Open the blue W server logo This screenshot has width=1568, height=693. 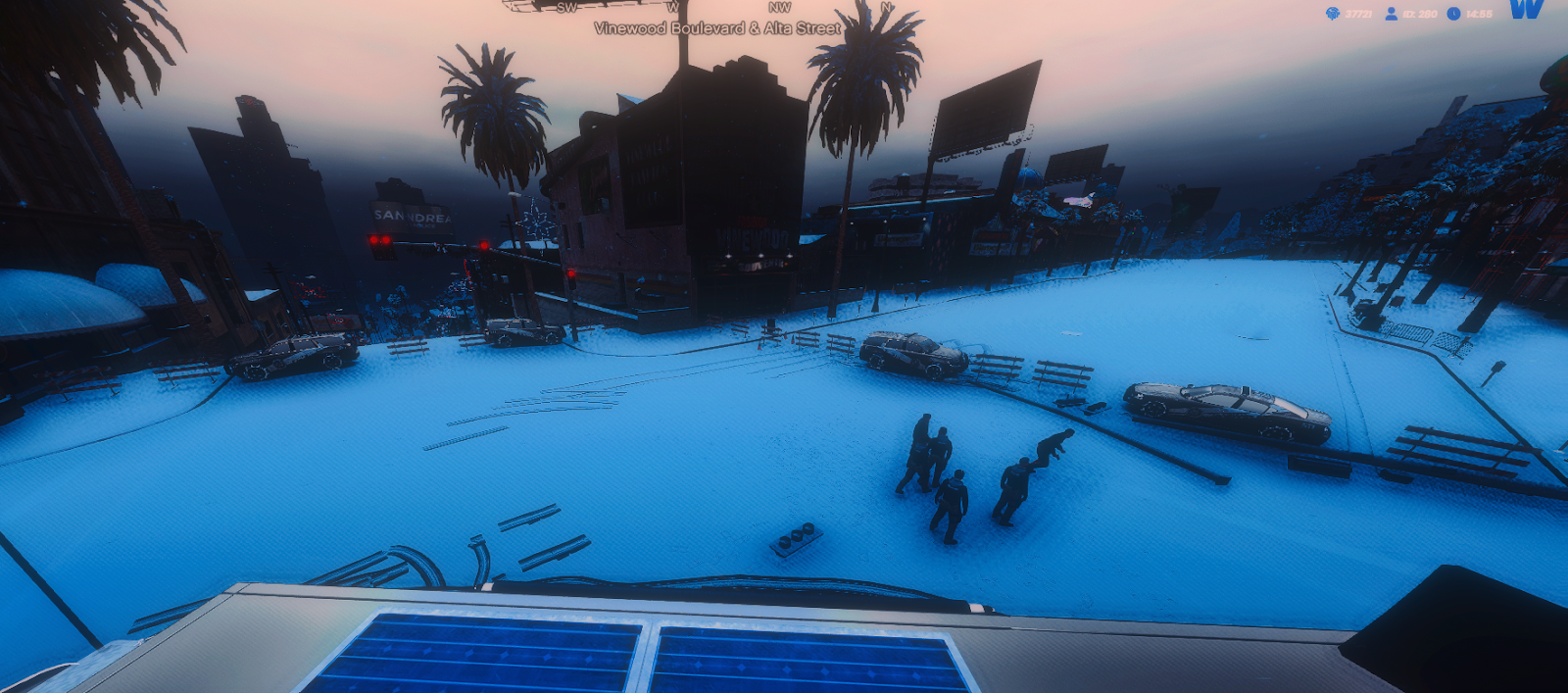pos(1526,10)
